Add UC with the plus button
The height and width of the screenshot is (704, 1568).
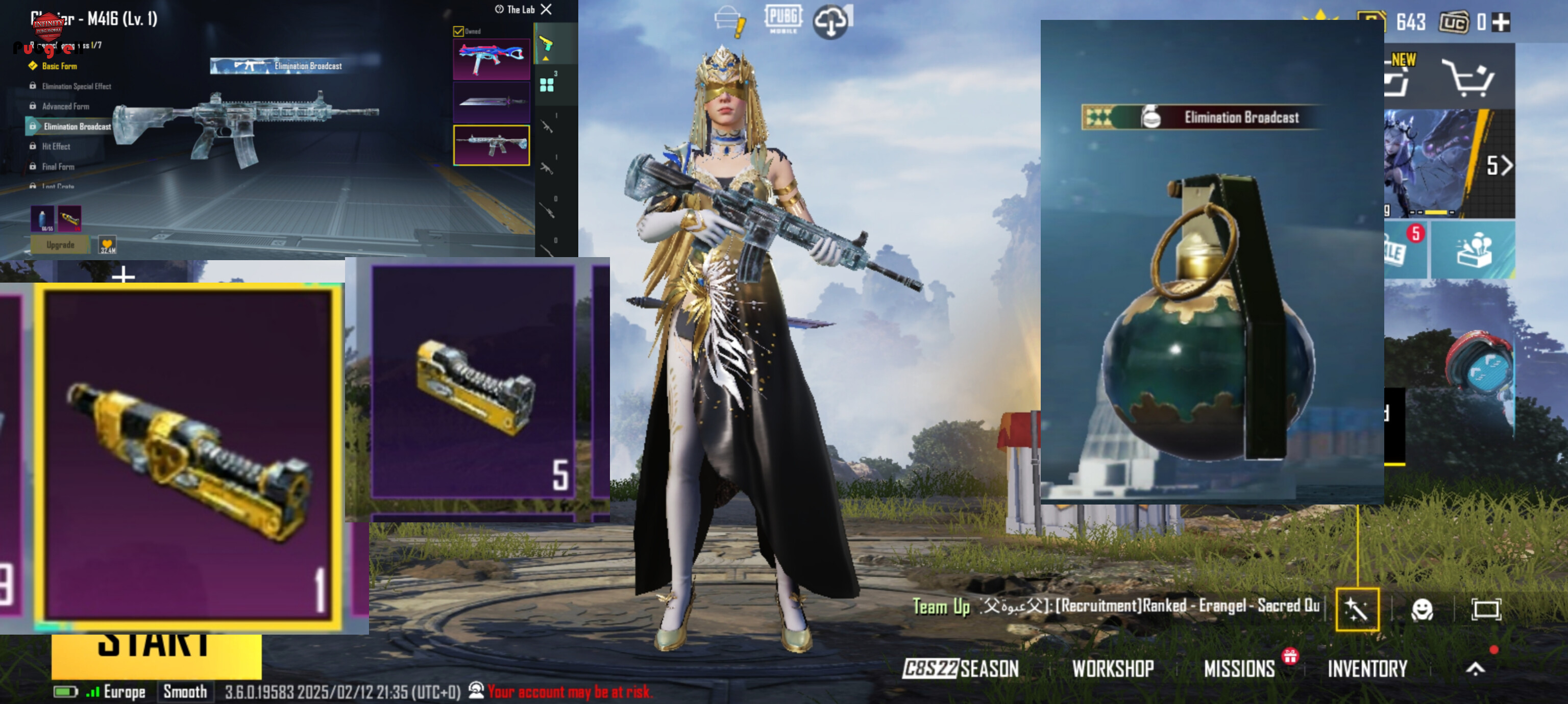(1502, 22)
